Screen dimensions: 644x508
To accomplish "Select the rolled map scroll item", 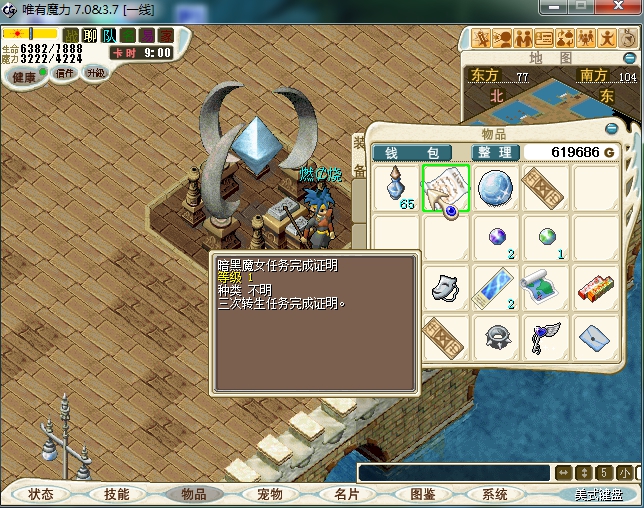I will (544, 286).
